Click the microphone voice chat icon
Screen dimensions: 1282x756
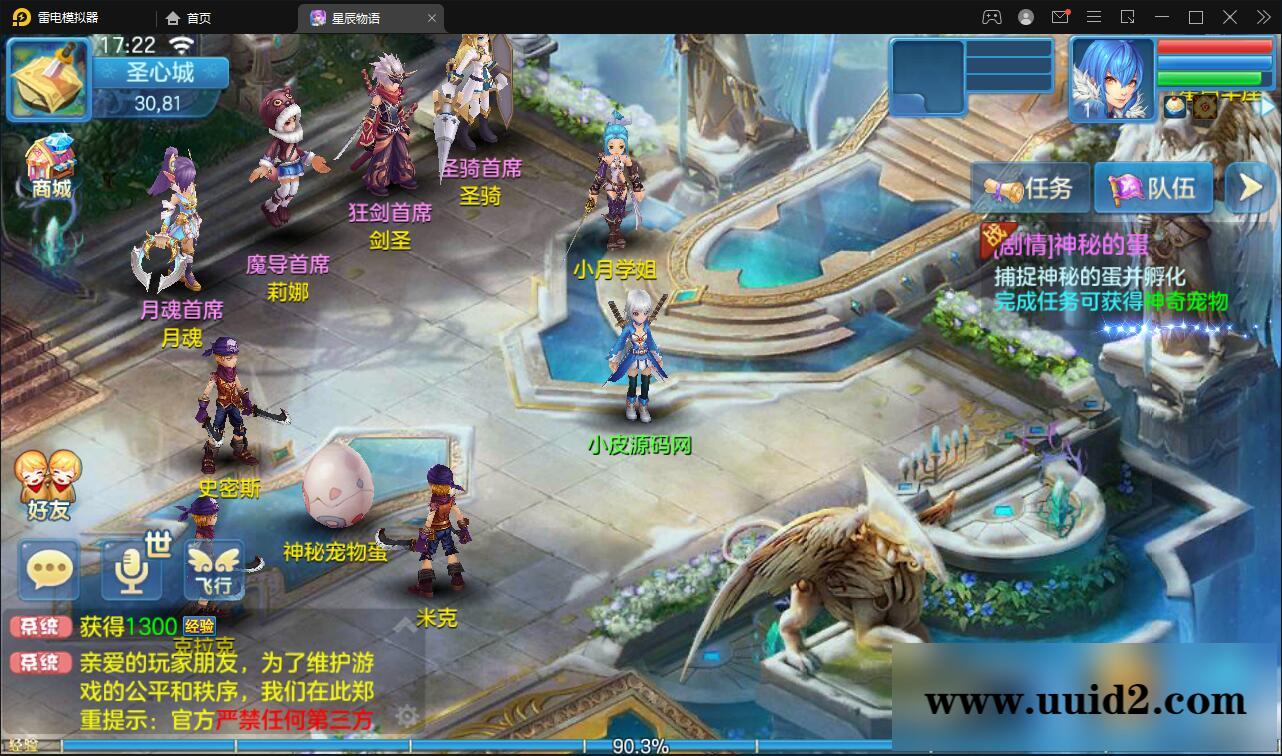click(130, 570)
